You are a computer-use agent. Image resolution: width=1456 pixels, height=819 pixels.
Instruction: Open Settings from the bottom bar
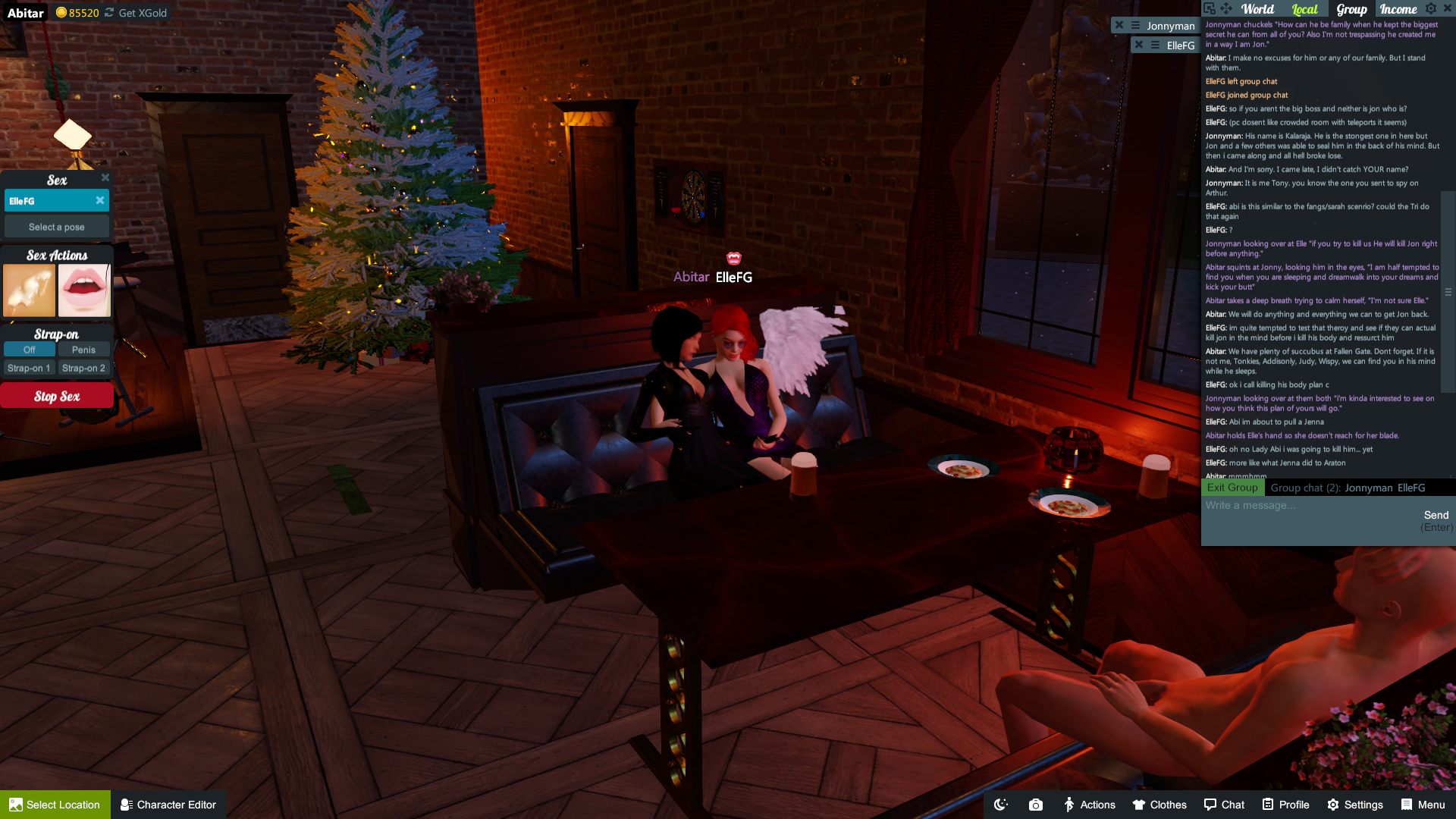tap(1355, 805)
